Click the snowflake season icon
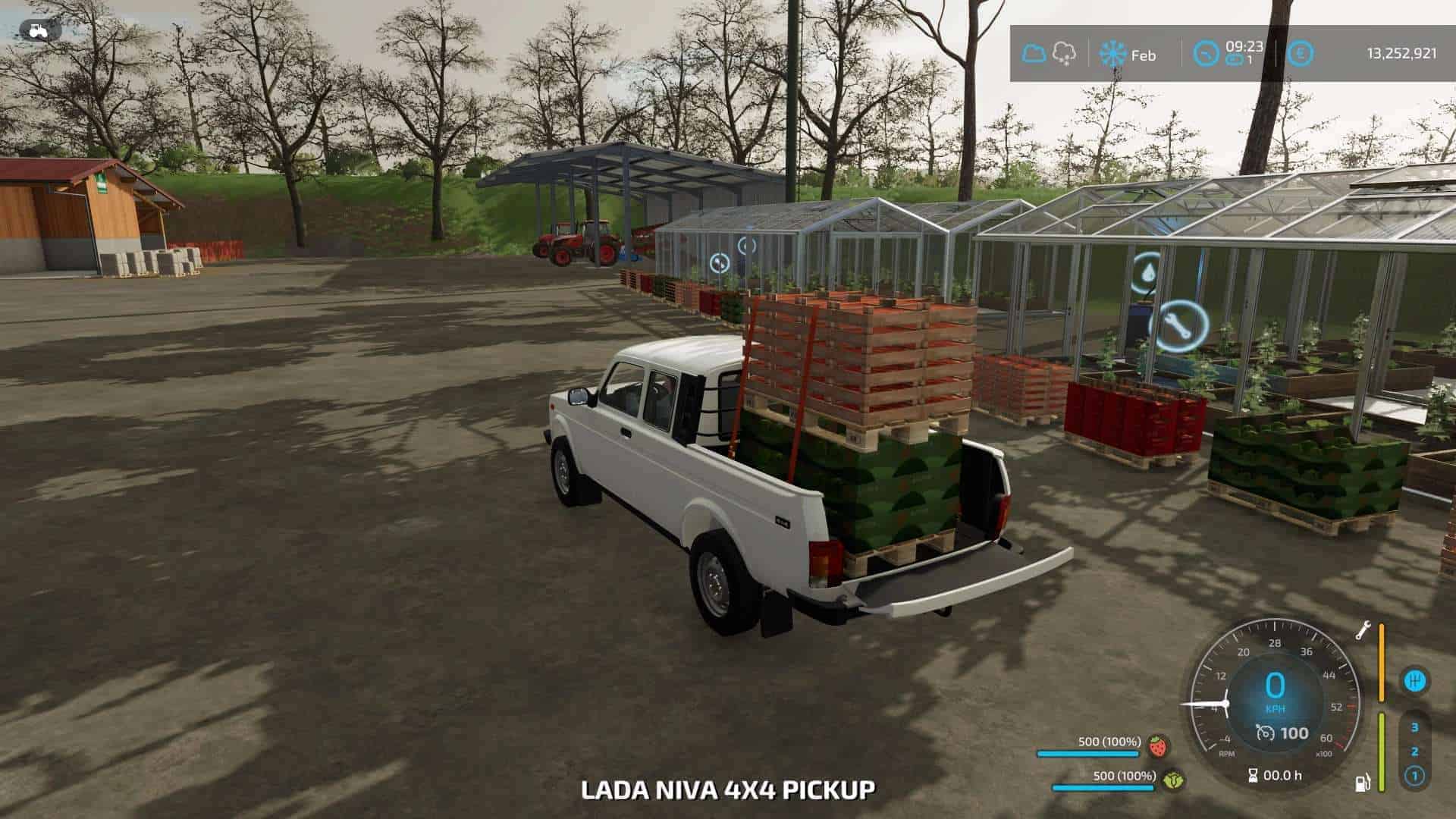 [x=1112, y=55]
